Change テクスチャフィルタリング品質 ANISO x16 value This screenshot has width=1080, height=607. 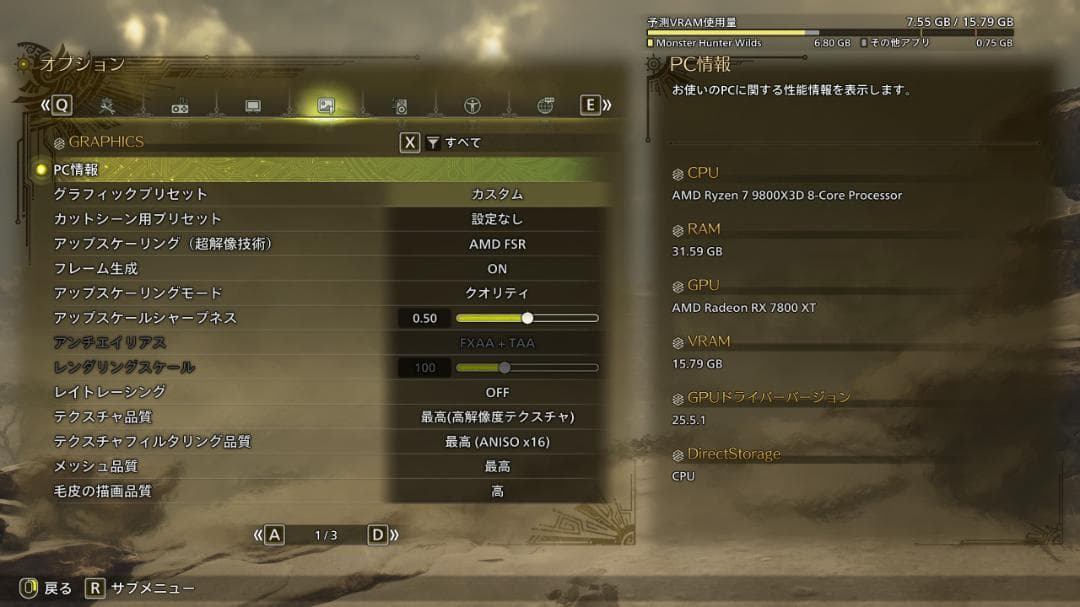point(497,442)
